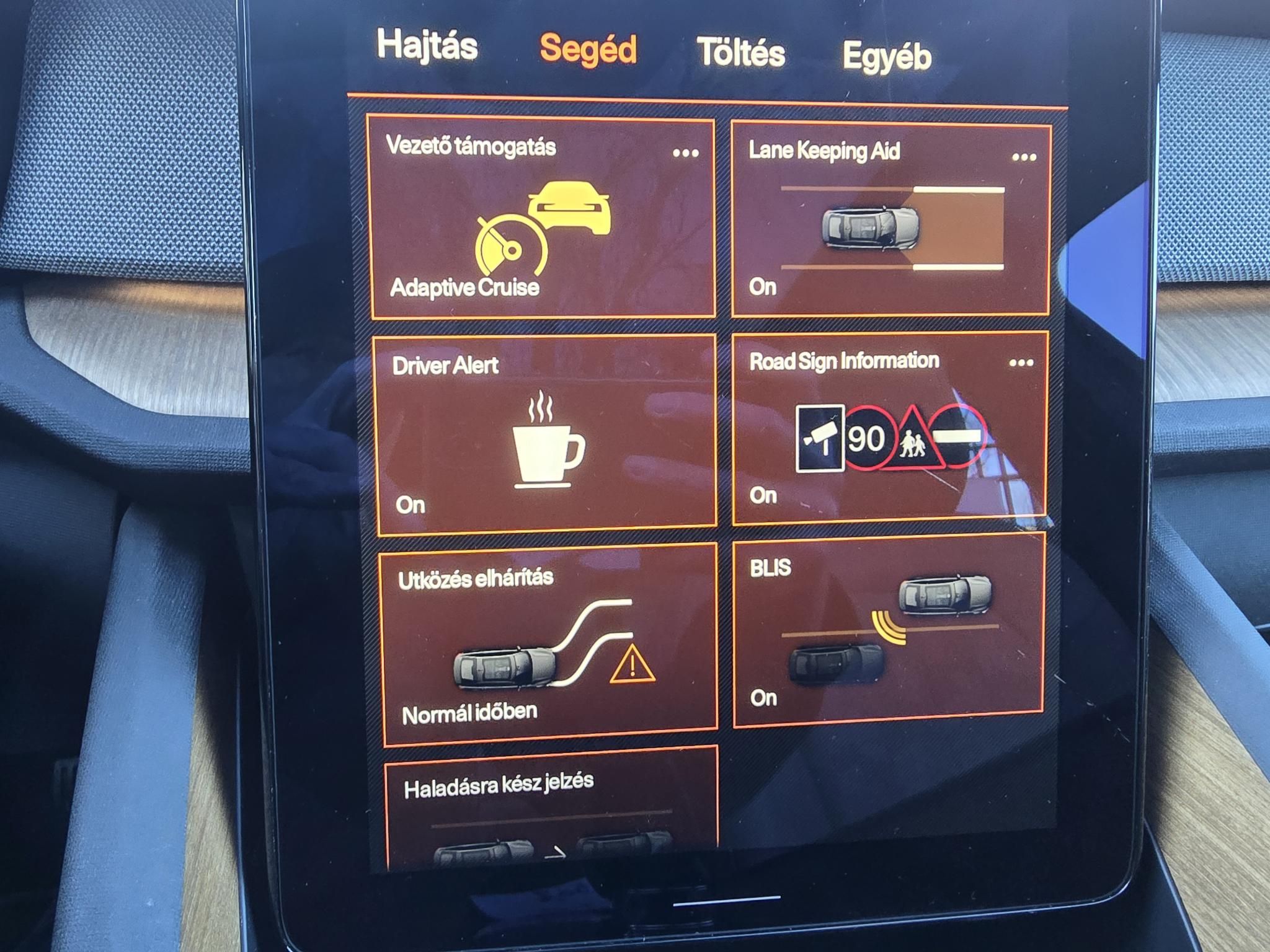Toggle the BLIS blind spot tile

click(x=887, y=632)
